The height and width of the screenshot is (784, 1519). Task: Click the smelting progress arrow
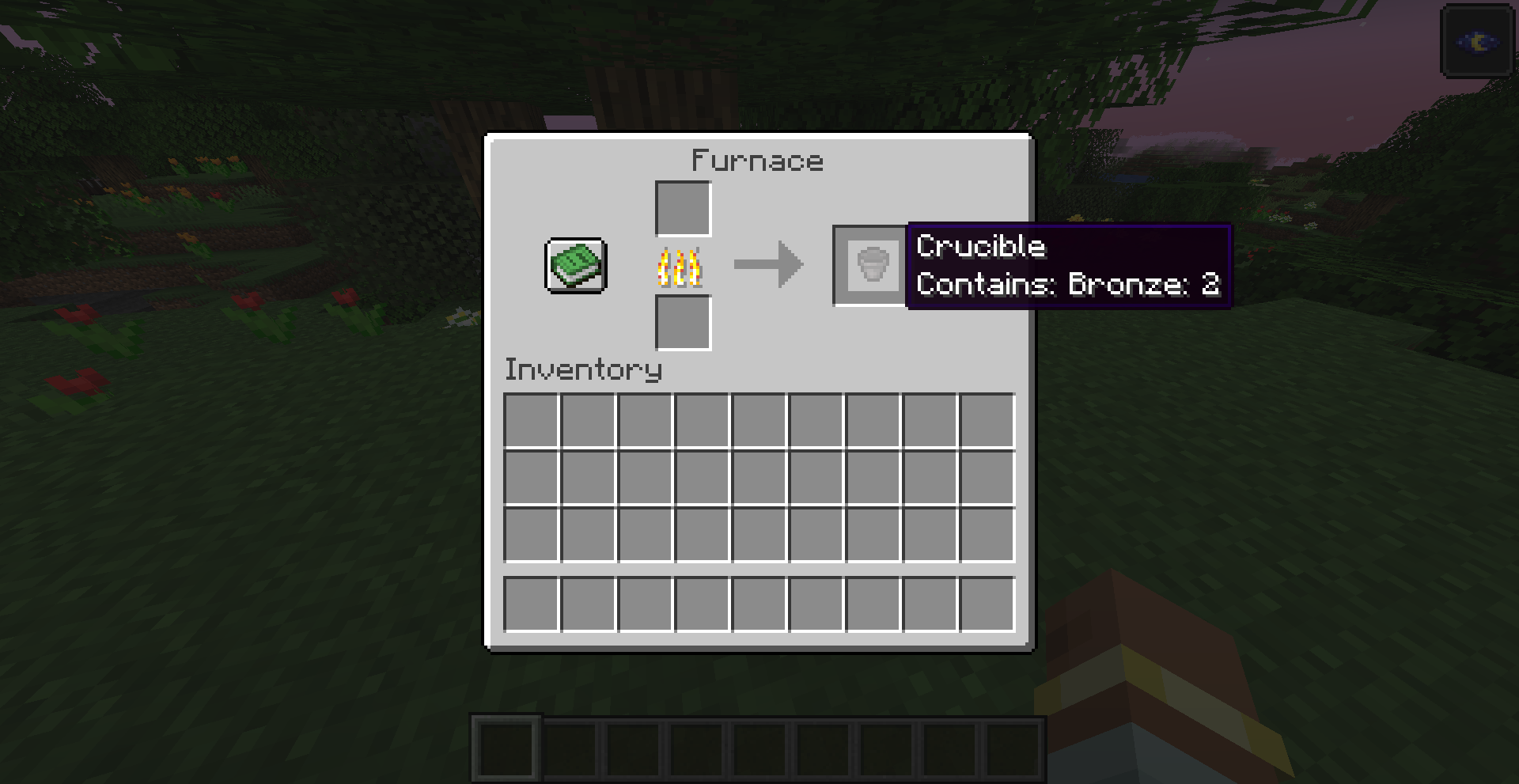click(769, 265)
